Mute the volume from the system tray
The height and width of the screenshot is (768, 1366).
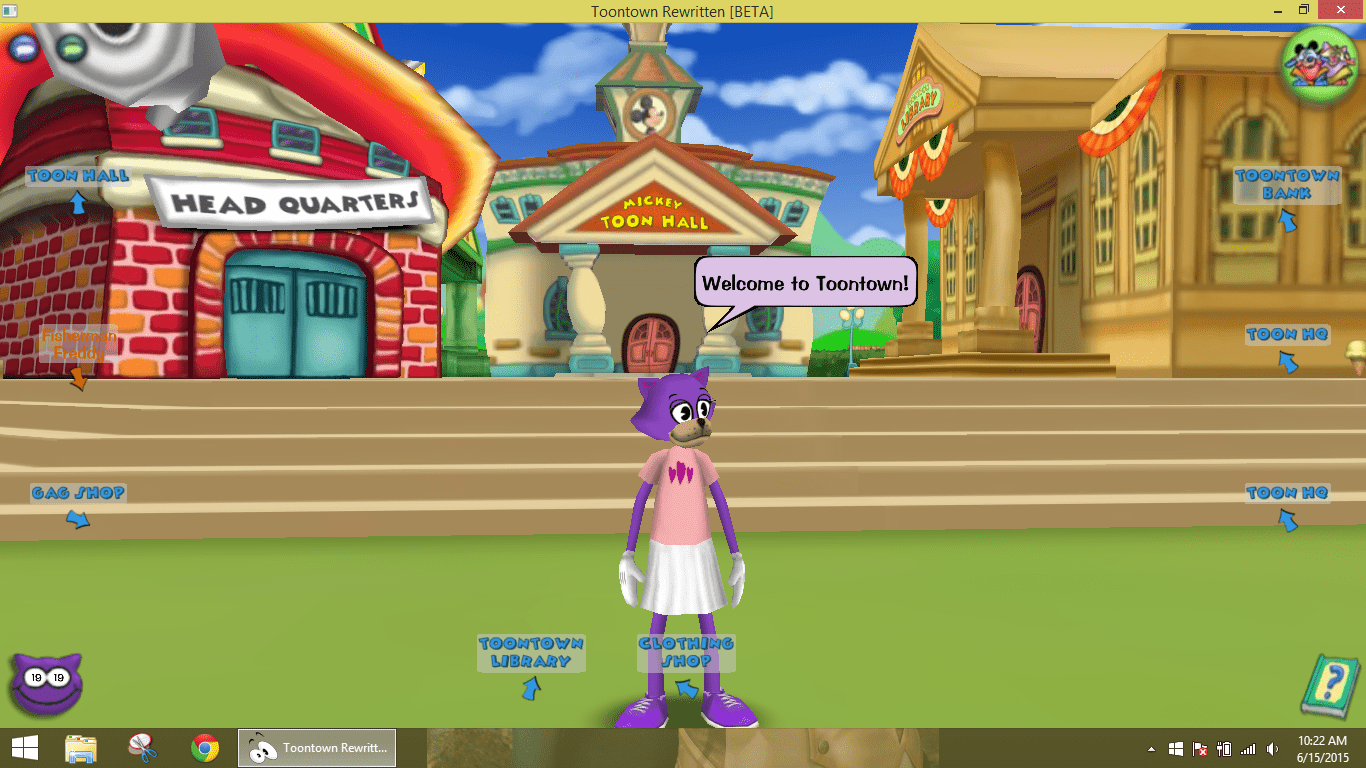coord(1272,747)
